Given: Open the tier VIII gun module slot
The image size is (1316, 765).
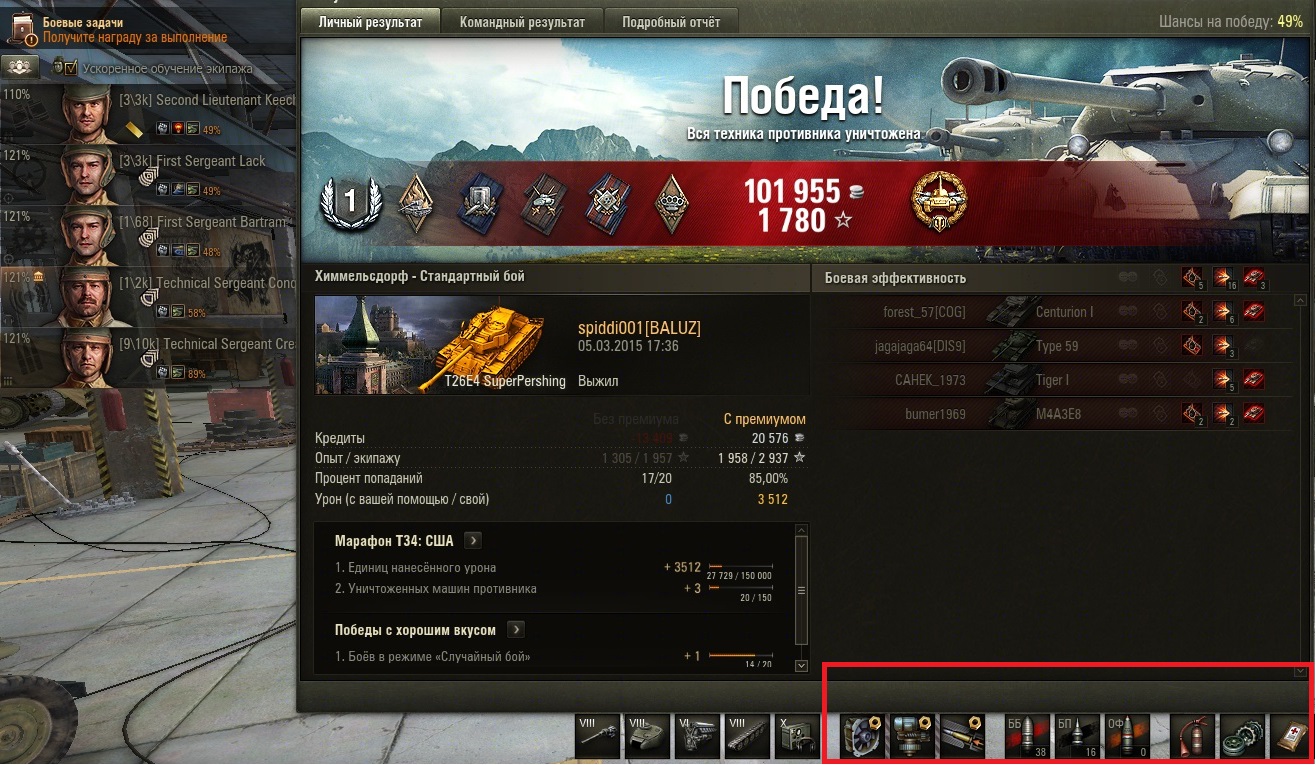Looking at the screenshot, I should (x=598, y=737).
